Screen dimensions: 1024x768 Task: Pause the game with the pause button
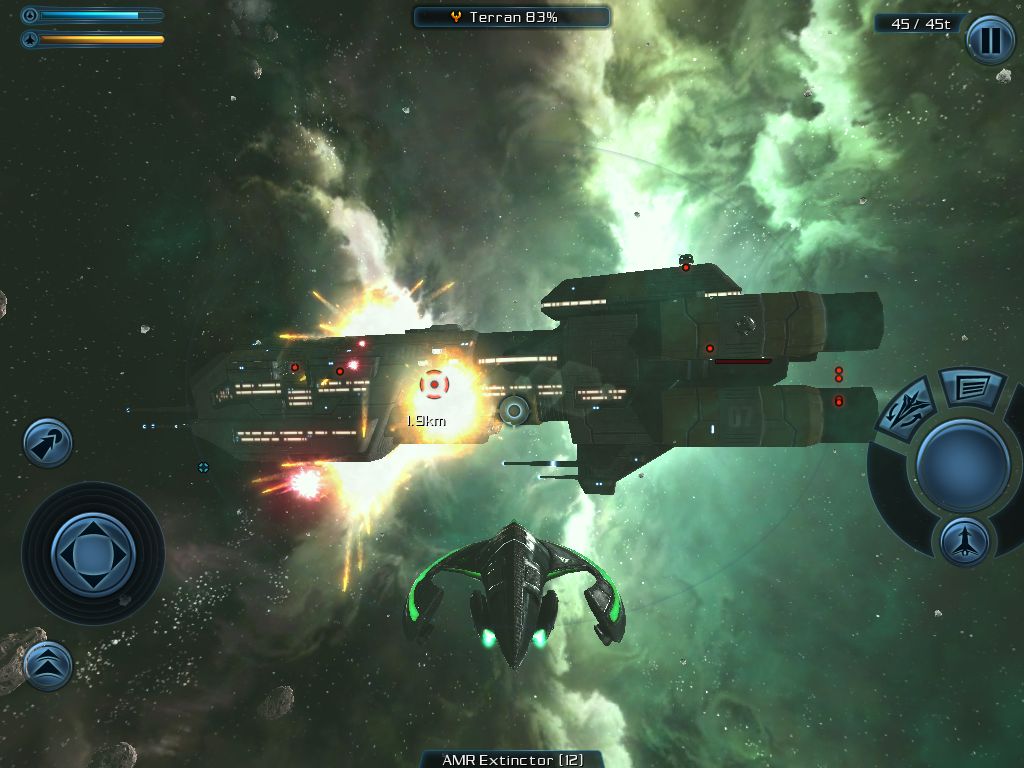(990, 40)
